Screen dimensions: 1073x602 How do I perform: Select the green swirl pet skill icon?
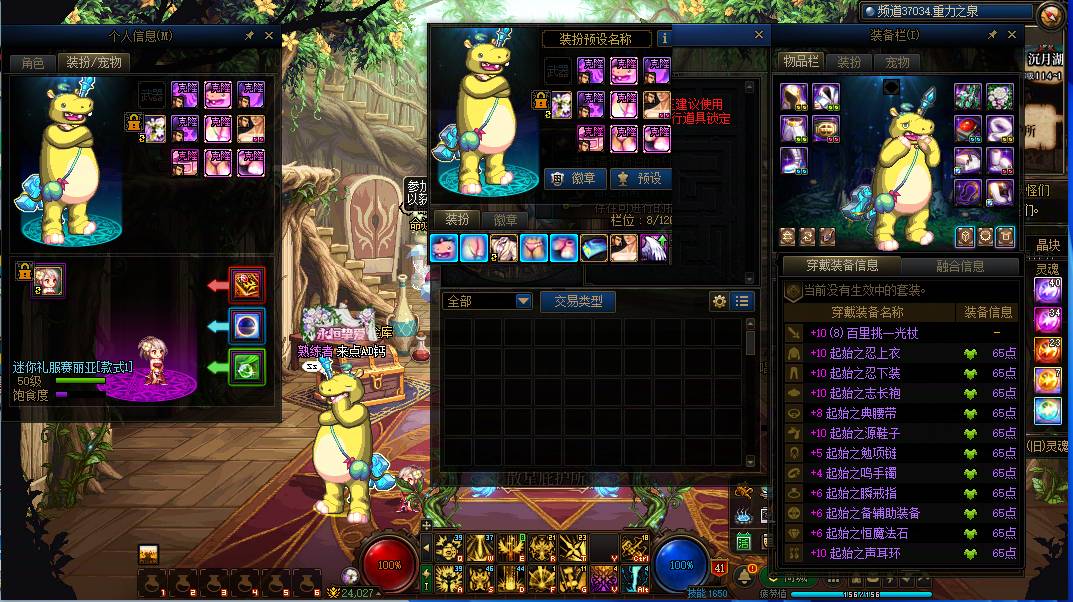pyautogui.click(x=247, y=367)
